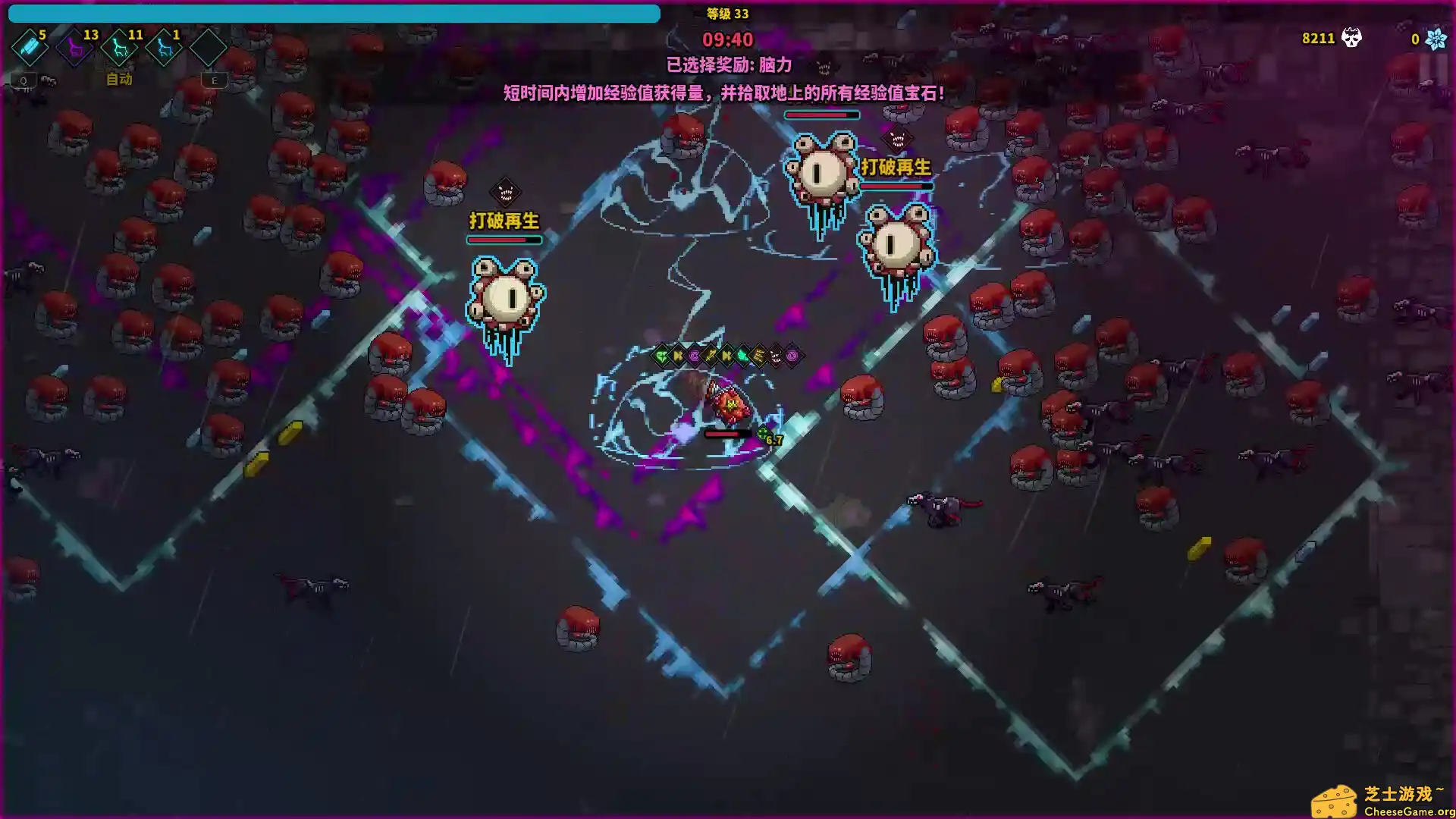Click the yellow sword buff icon above the character
Viewport: 1456px width, 819px height.
point(711,356)
